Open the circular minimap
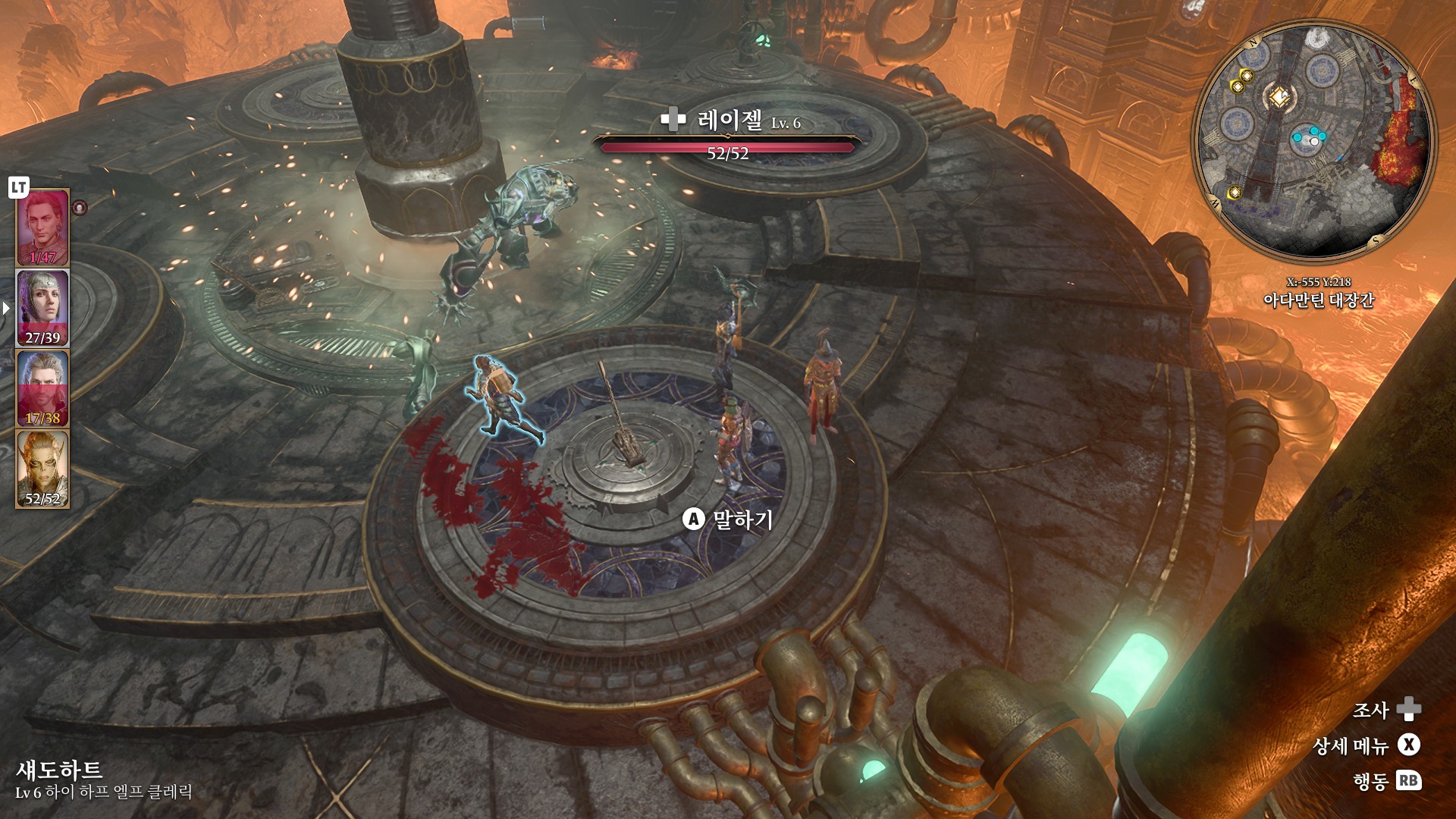1456x819 pixels. tap(1313, 142)
